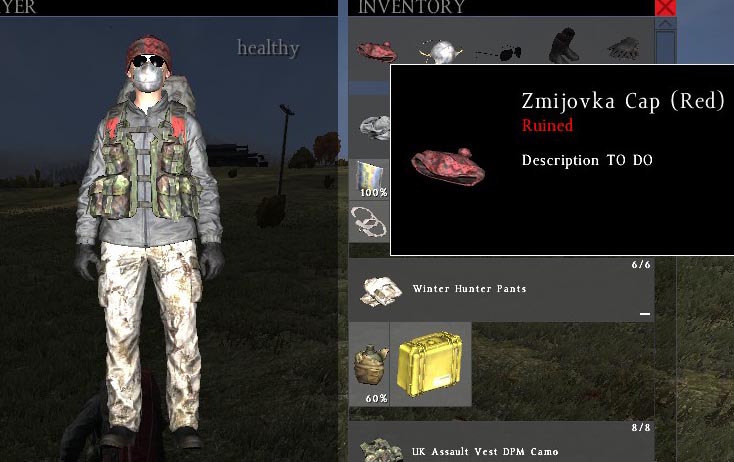Select the gloves equipment slot
The height and width of the screenshot is (462, 734).
623,50
